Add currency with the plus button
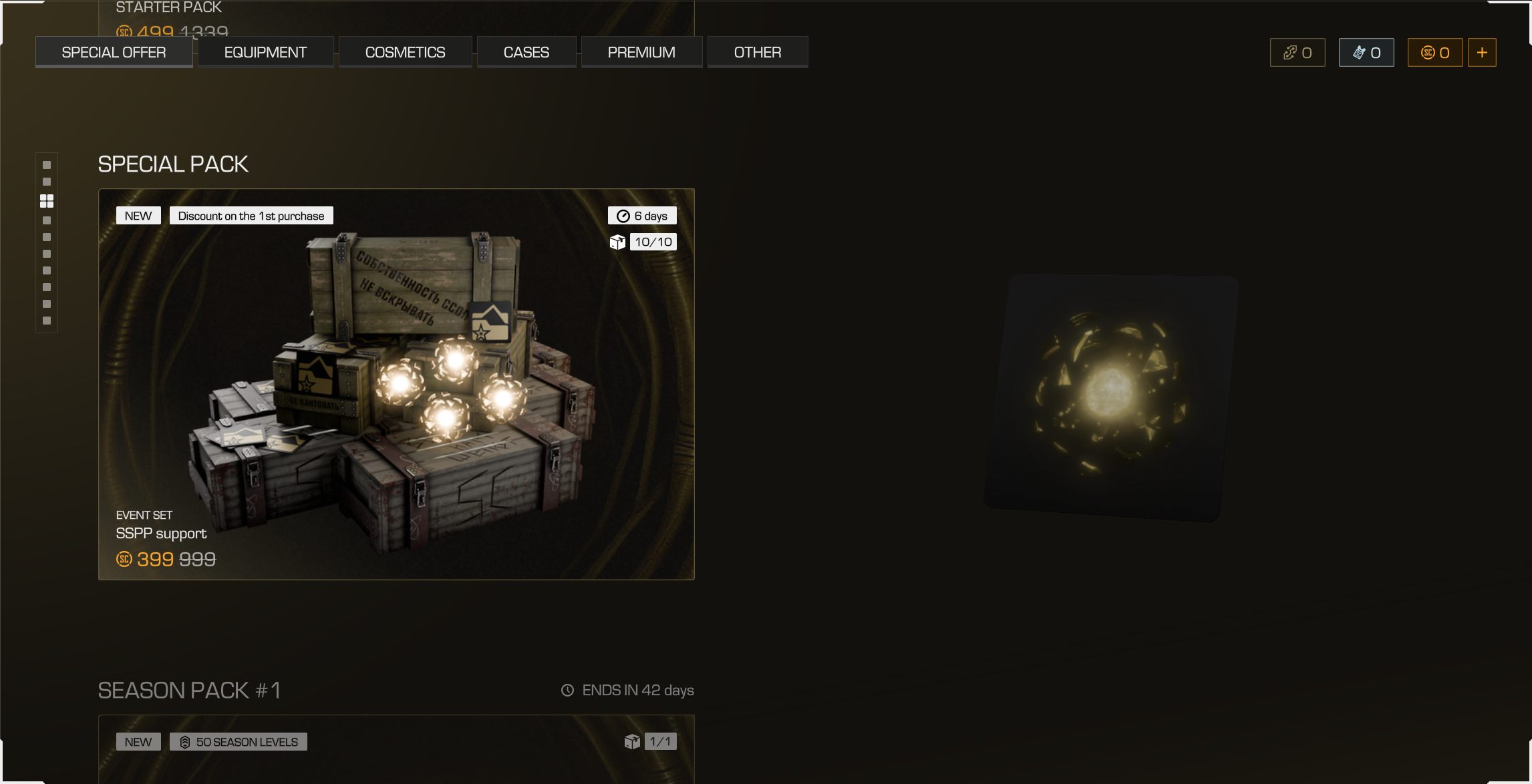 (x=1481, y=53)
